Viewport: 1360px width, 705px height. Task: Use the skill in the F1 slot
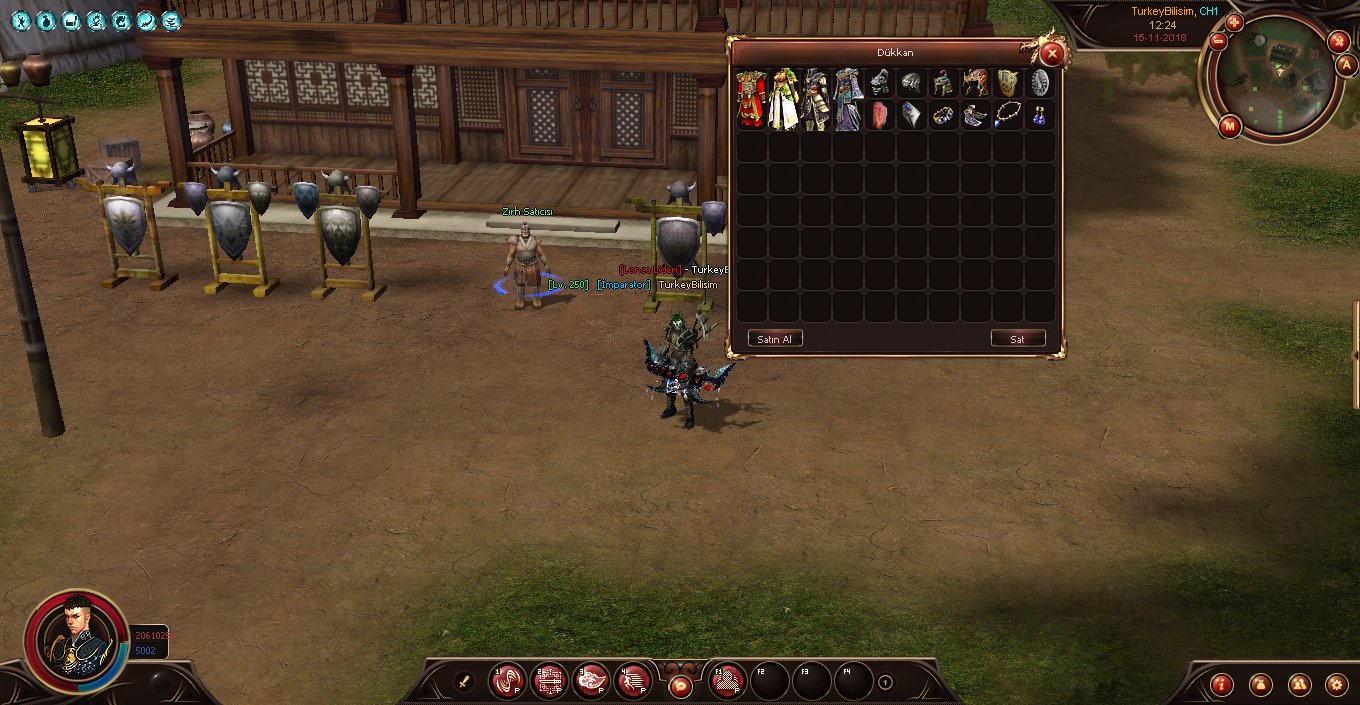tap(728, 681)
